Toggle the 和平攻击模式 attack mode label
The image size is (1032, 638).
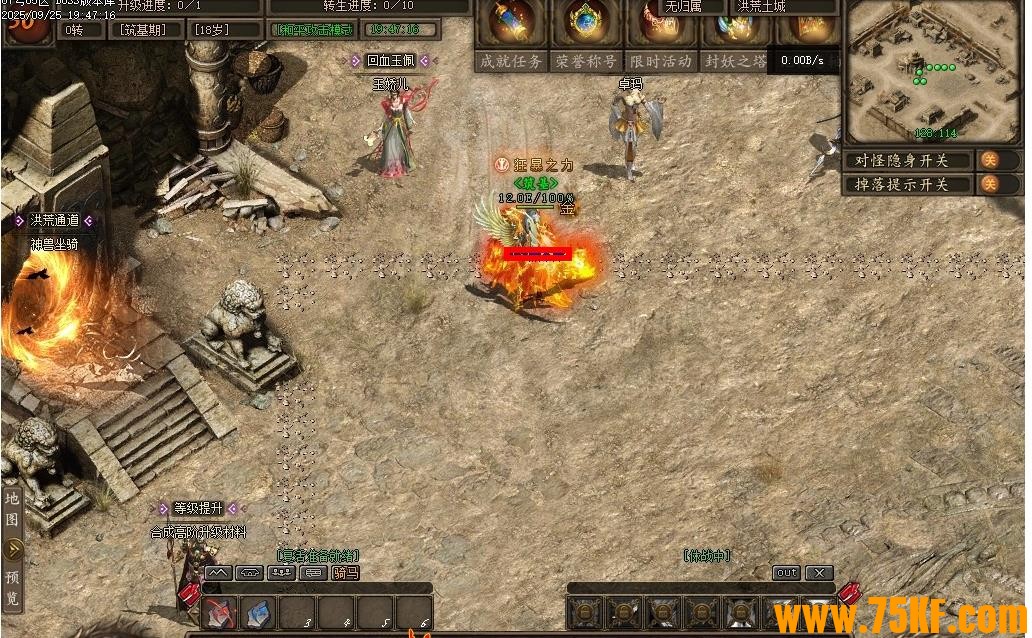pyautogui.click(x=315, y=30)
